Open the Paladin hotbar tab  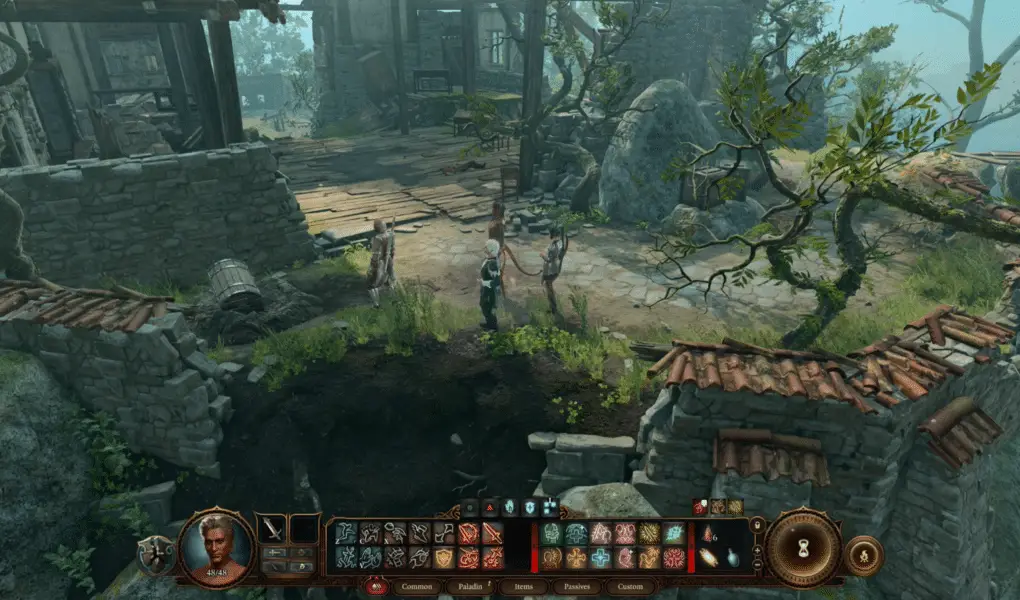click(x=471, y=587)
